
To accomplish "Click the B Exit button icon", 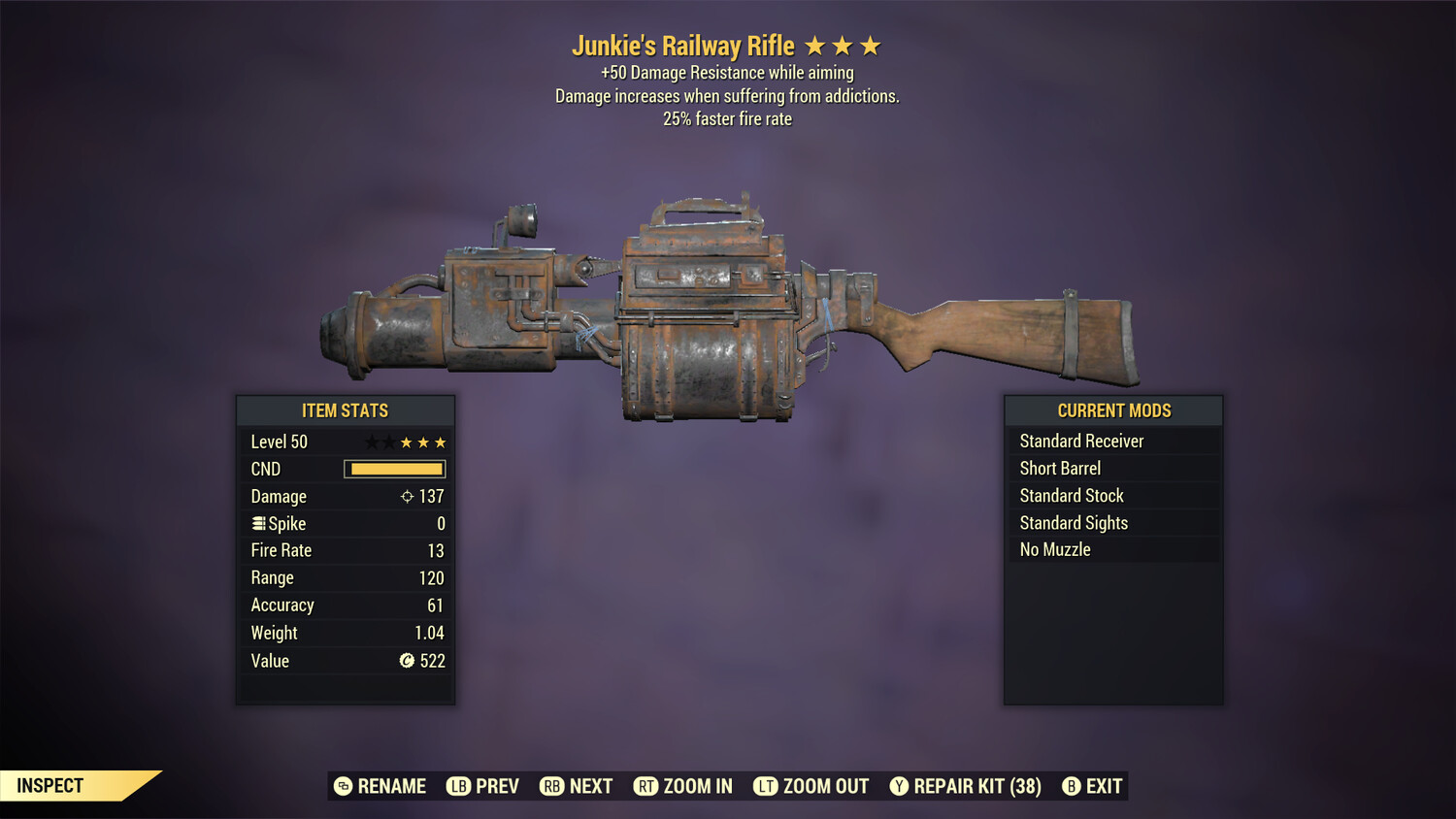I will [1072, 786].
